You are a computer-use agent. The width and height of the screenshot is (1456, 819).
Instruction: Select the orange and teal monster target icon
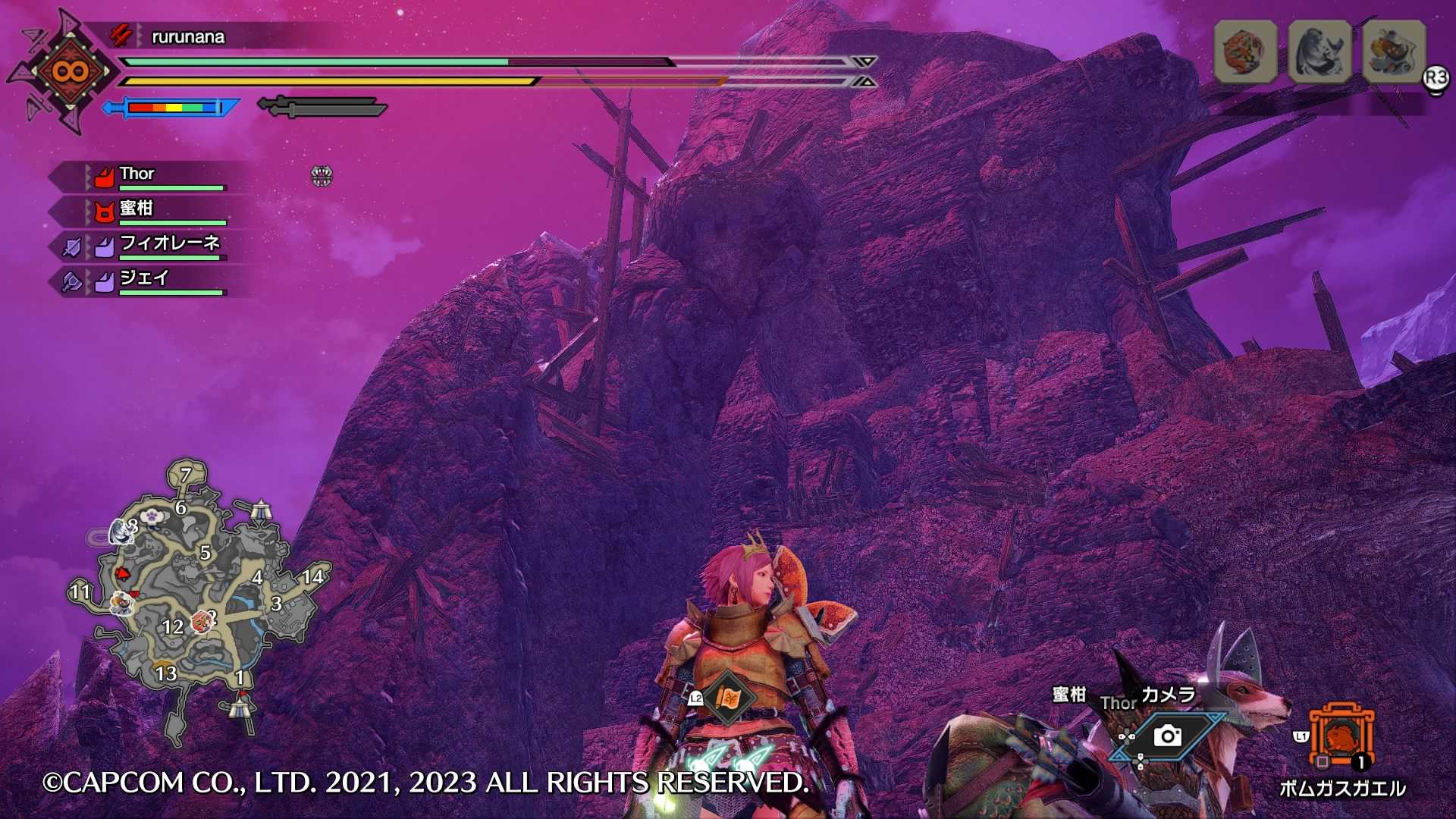1394,52
